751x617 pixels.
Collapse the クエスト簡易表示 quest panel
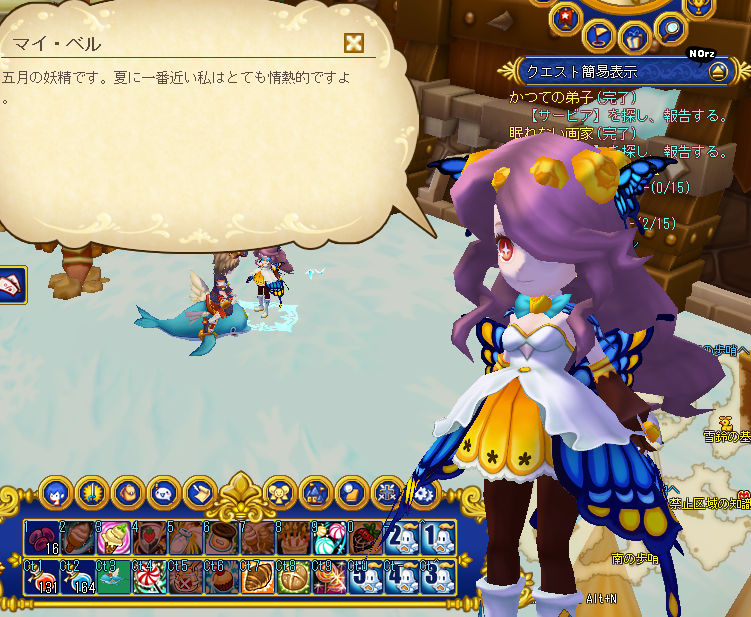pos(717,71)
